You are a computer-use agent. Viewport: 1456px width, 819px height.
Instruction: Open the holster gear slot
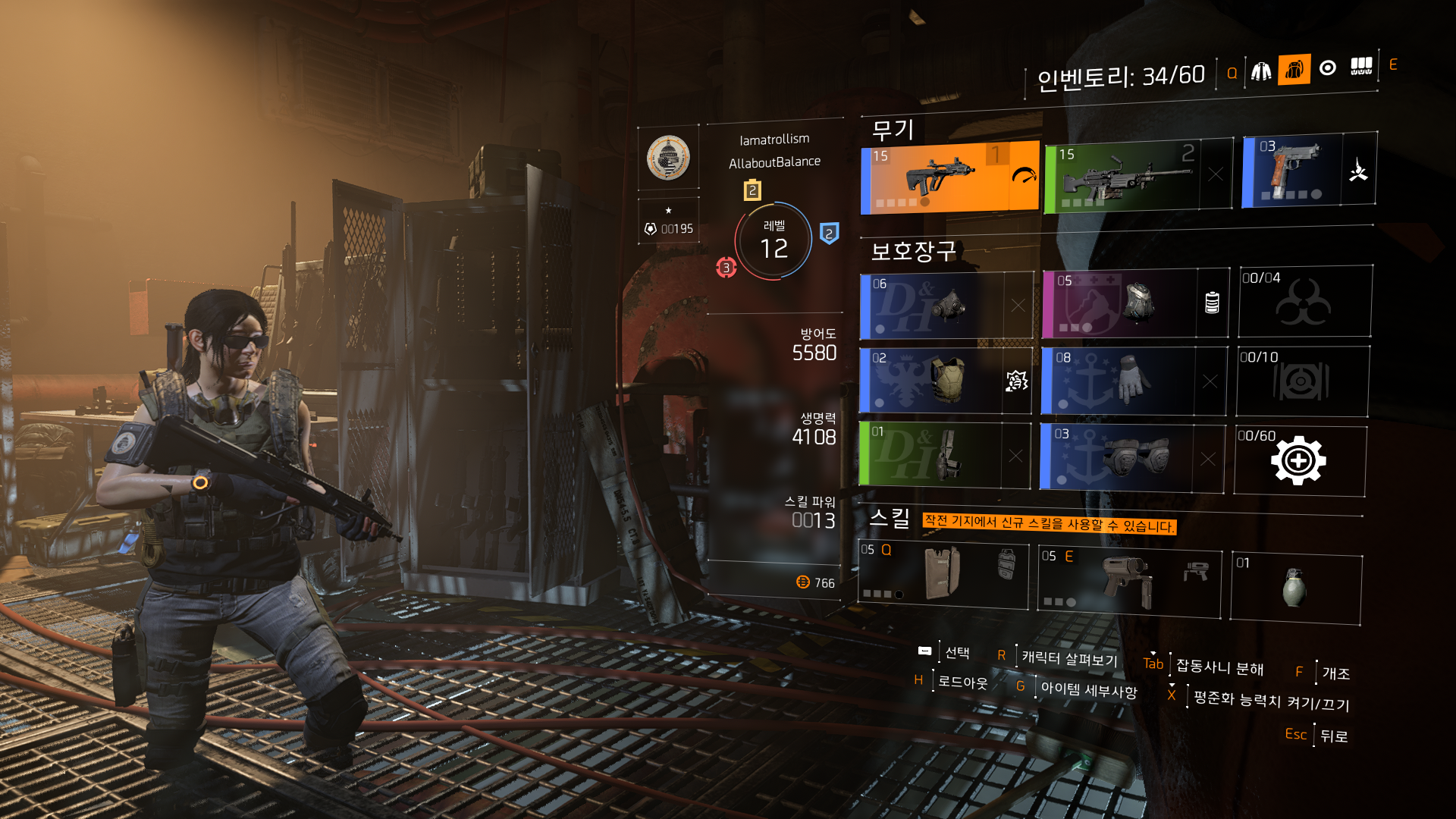tap(931, 455)
